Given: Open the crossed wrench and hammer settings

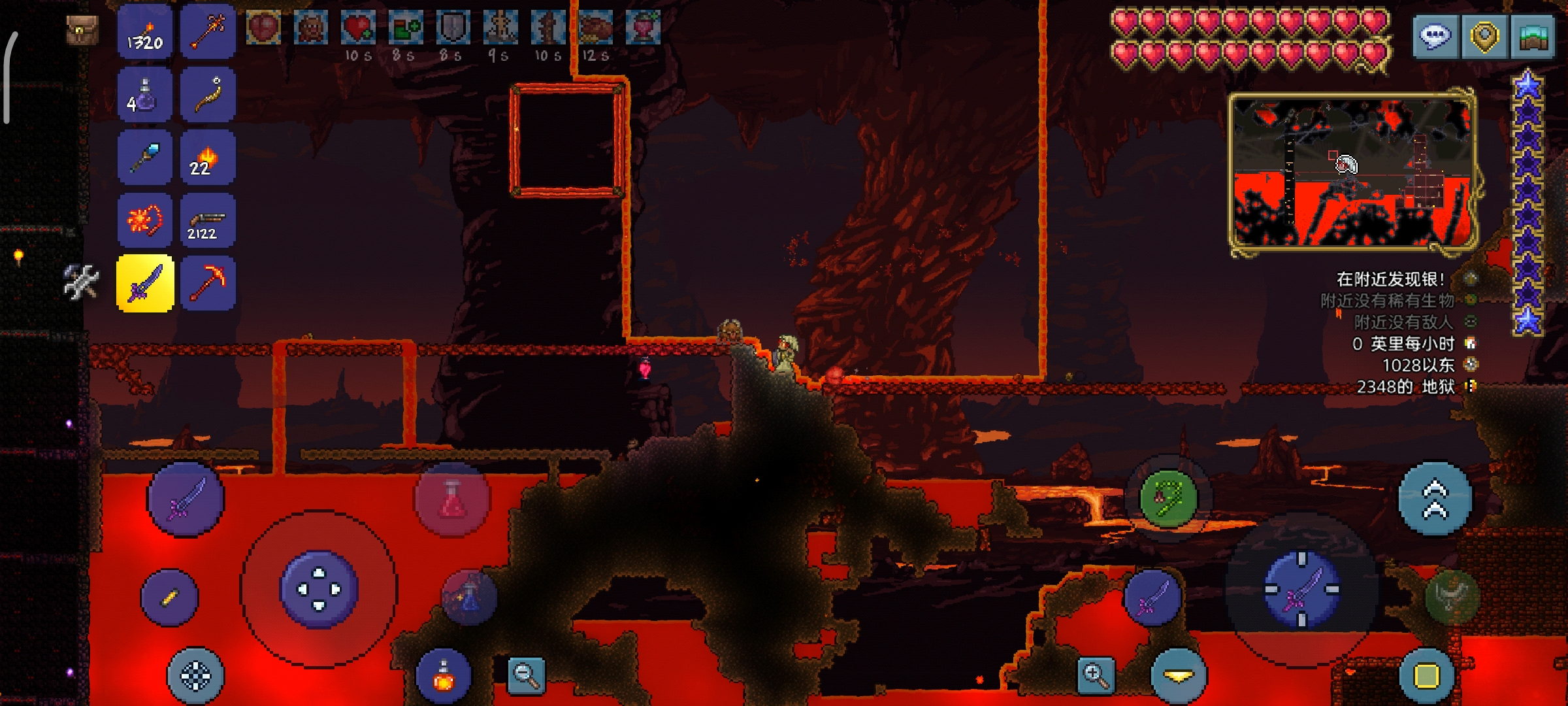Looking at the screenshot, I should point(81,282).
